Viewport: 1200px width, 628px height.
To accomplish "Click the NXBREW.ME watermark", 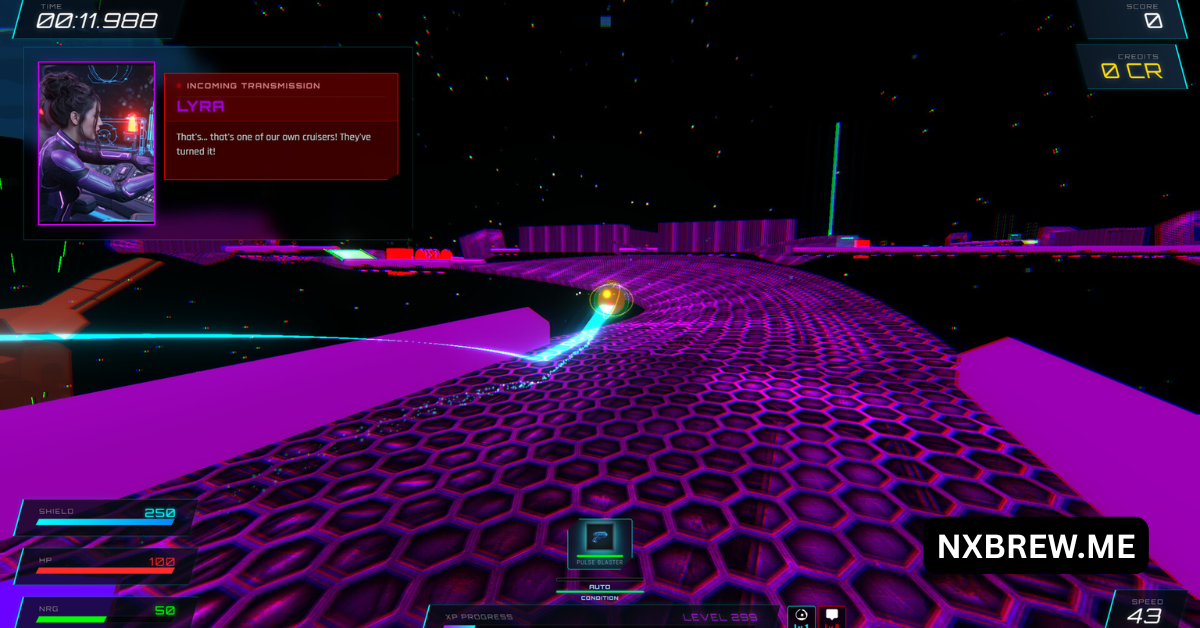I will pyautogui.click(x=1035, y=546).
